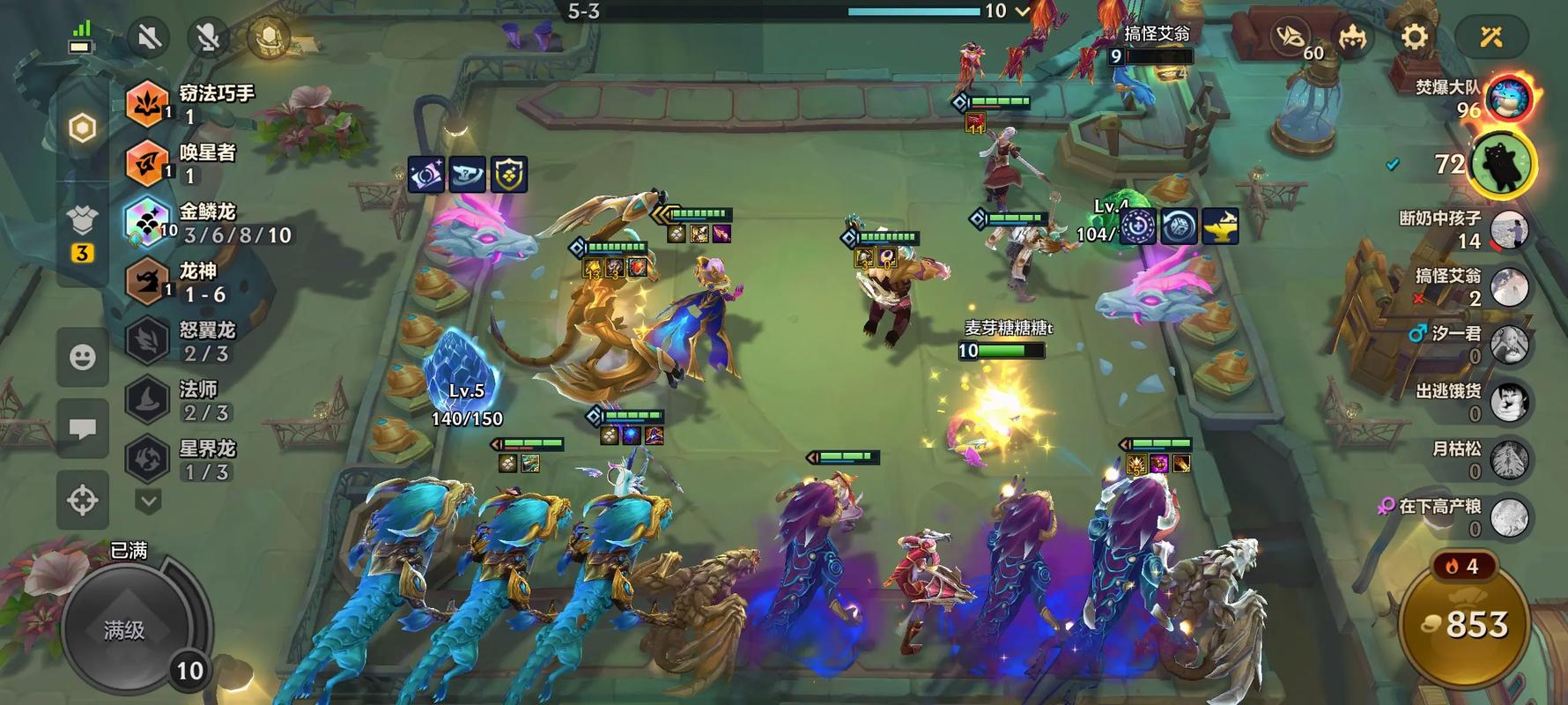
Task: Expand the trait list down arrow
Action: pos(148,501)
